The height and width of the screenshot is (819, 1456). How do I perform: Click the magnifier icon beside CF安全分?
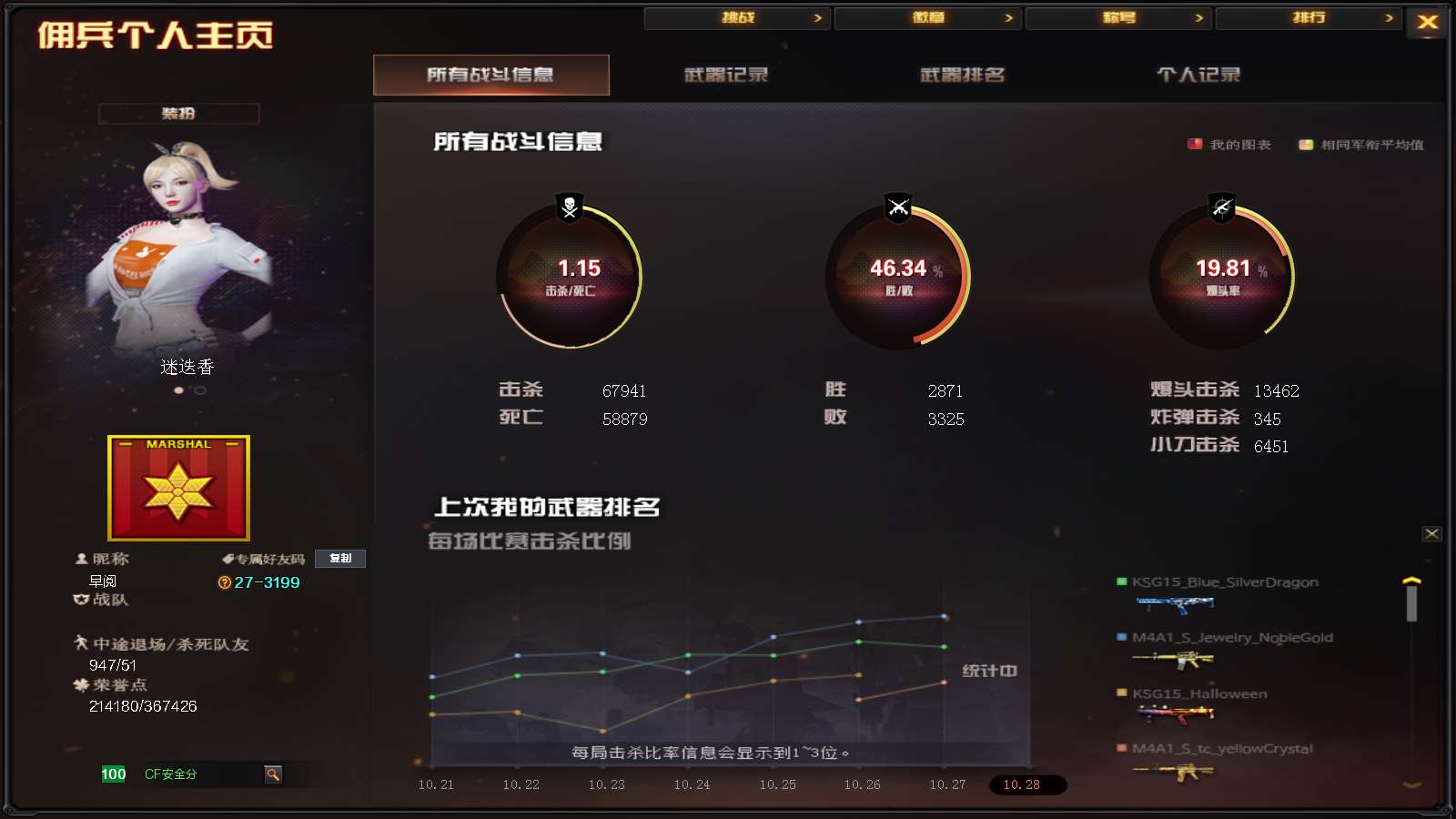pyautogui.click(x=273, y=774)
